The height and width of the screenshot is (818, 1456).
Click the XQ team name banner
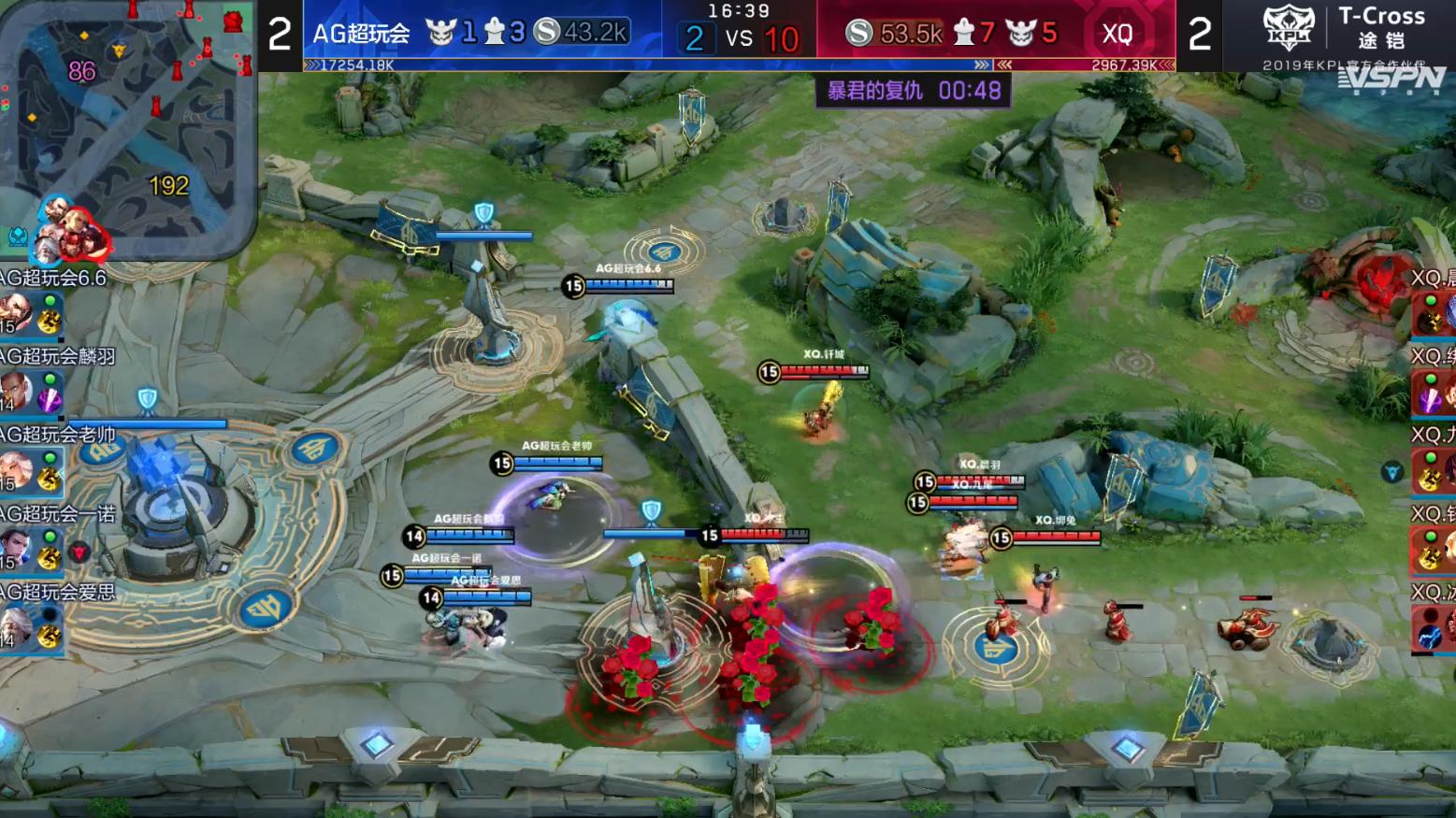coord(1117,34)
